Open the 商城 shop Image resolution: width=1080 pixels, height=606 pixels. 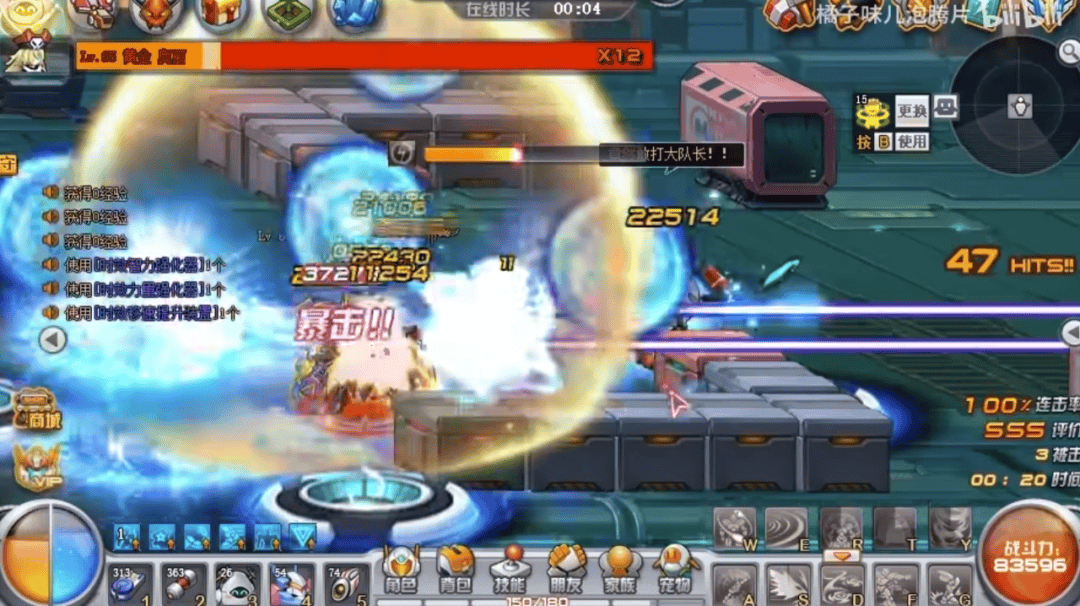[x=37, y=409]
